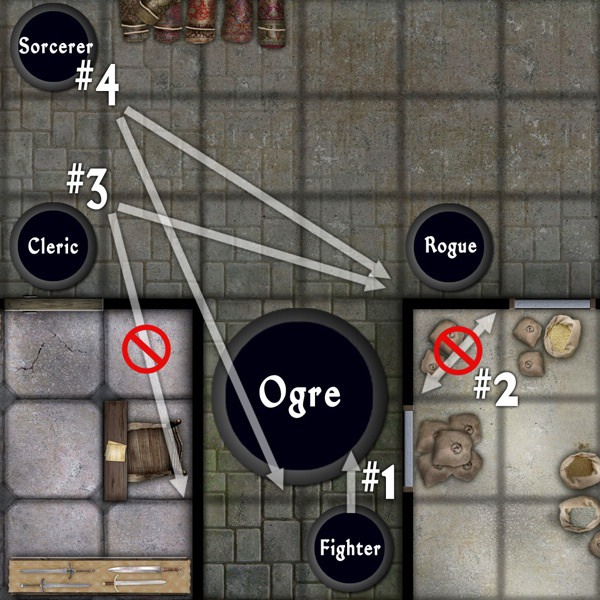Choose the Rogue token
This screenshot has height=600, width=600.
click(450, 246)
